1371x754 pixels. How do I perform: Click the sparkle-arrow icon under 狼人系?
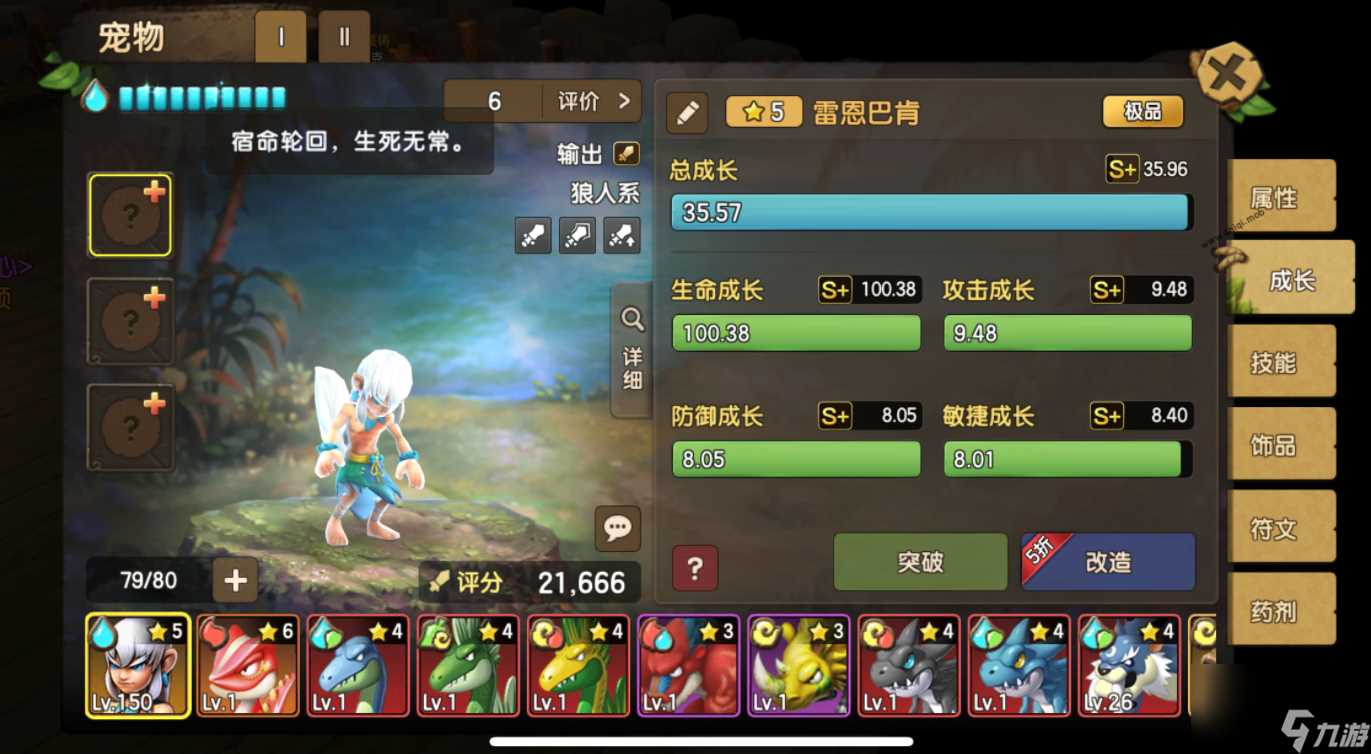click(x=622, y=236)
